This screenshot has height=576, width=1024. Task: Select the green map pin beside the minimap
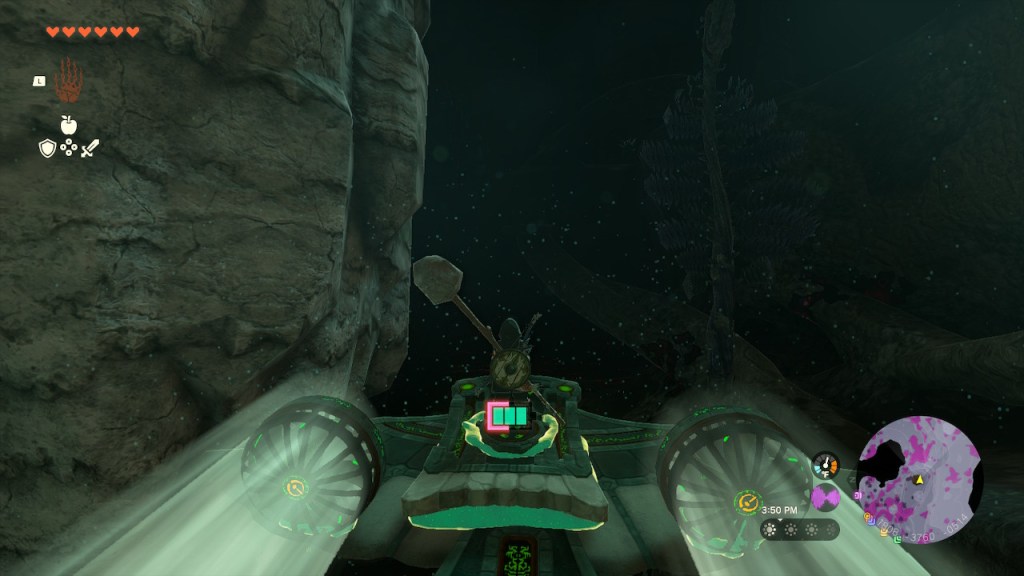[x=899, y=539]
